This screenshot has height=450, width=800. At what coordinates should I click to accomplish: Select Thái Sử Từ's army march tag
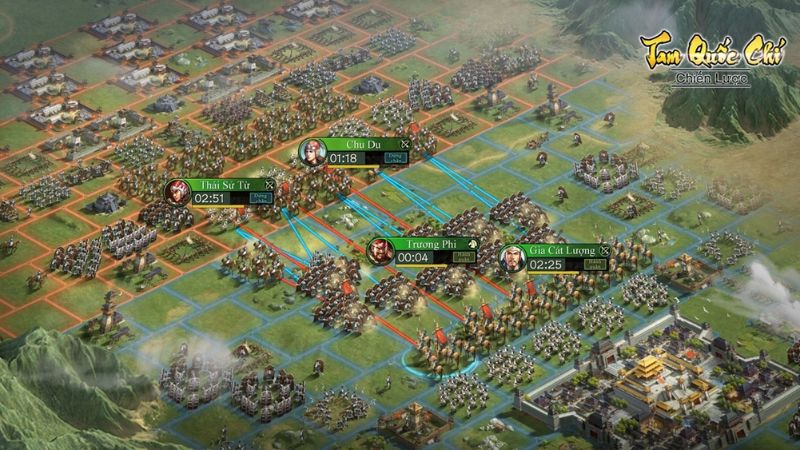[x=229, y=185]
